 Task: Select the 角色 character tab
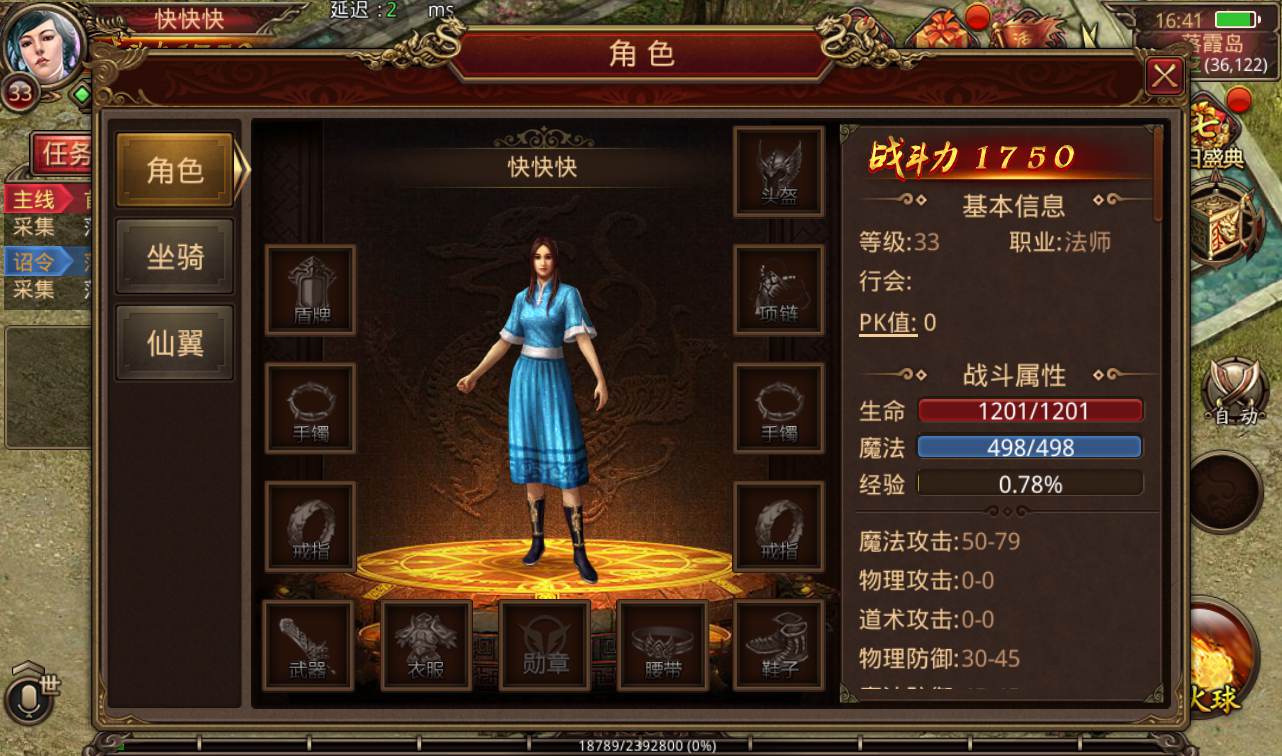pyautogui.click(x=175, y=170)
